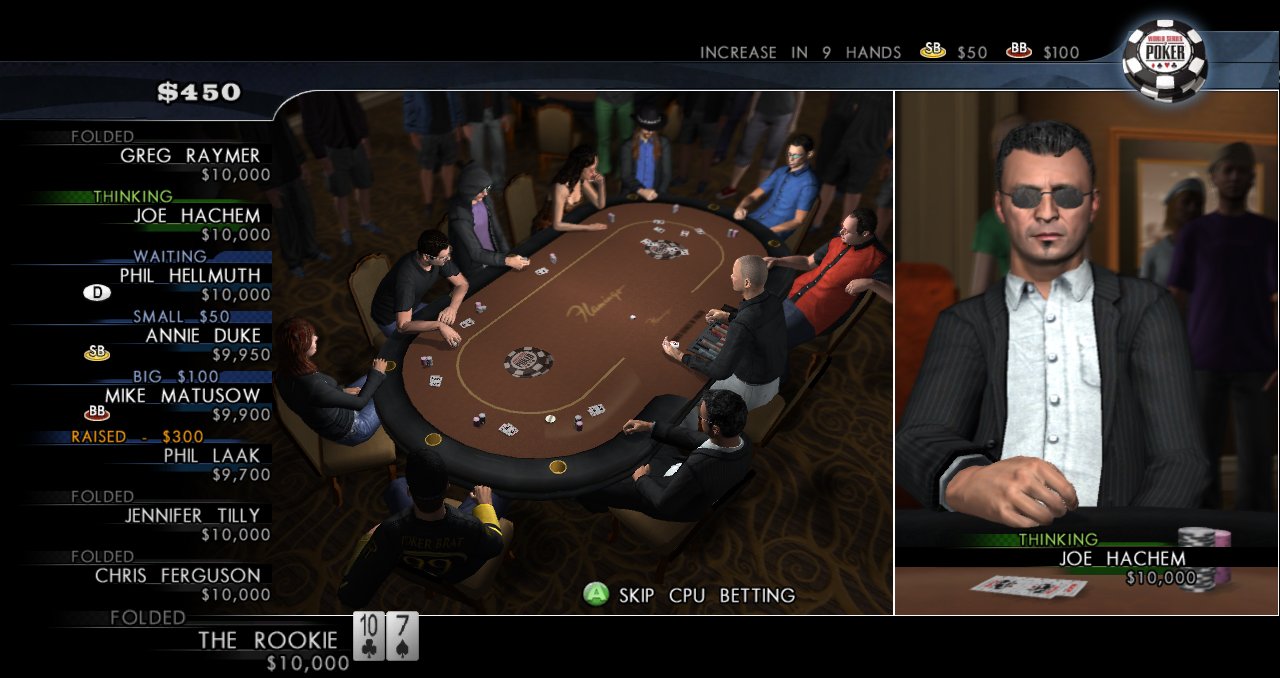
Task: Pick Annie Duke's small blind row
Action: [202, 336]
